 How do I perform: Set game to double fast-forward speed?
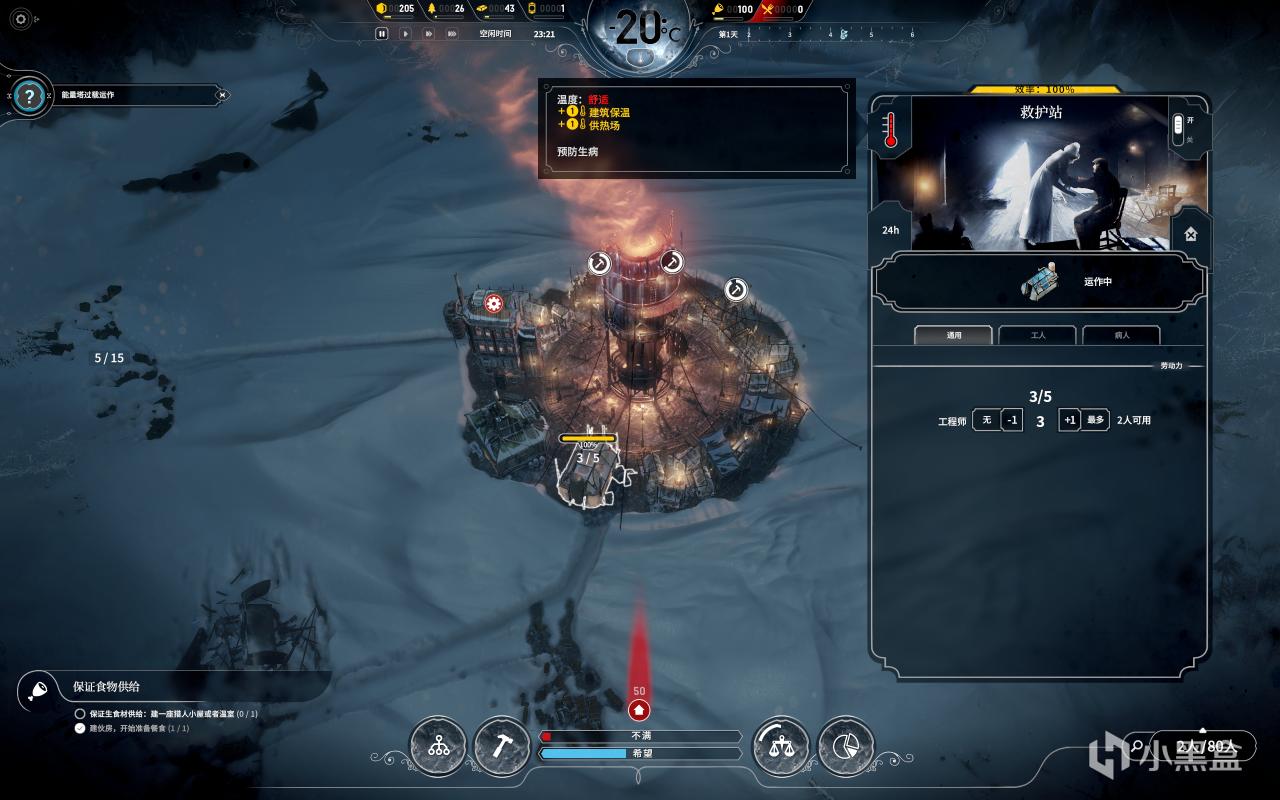[x=429, y=34]
